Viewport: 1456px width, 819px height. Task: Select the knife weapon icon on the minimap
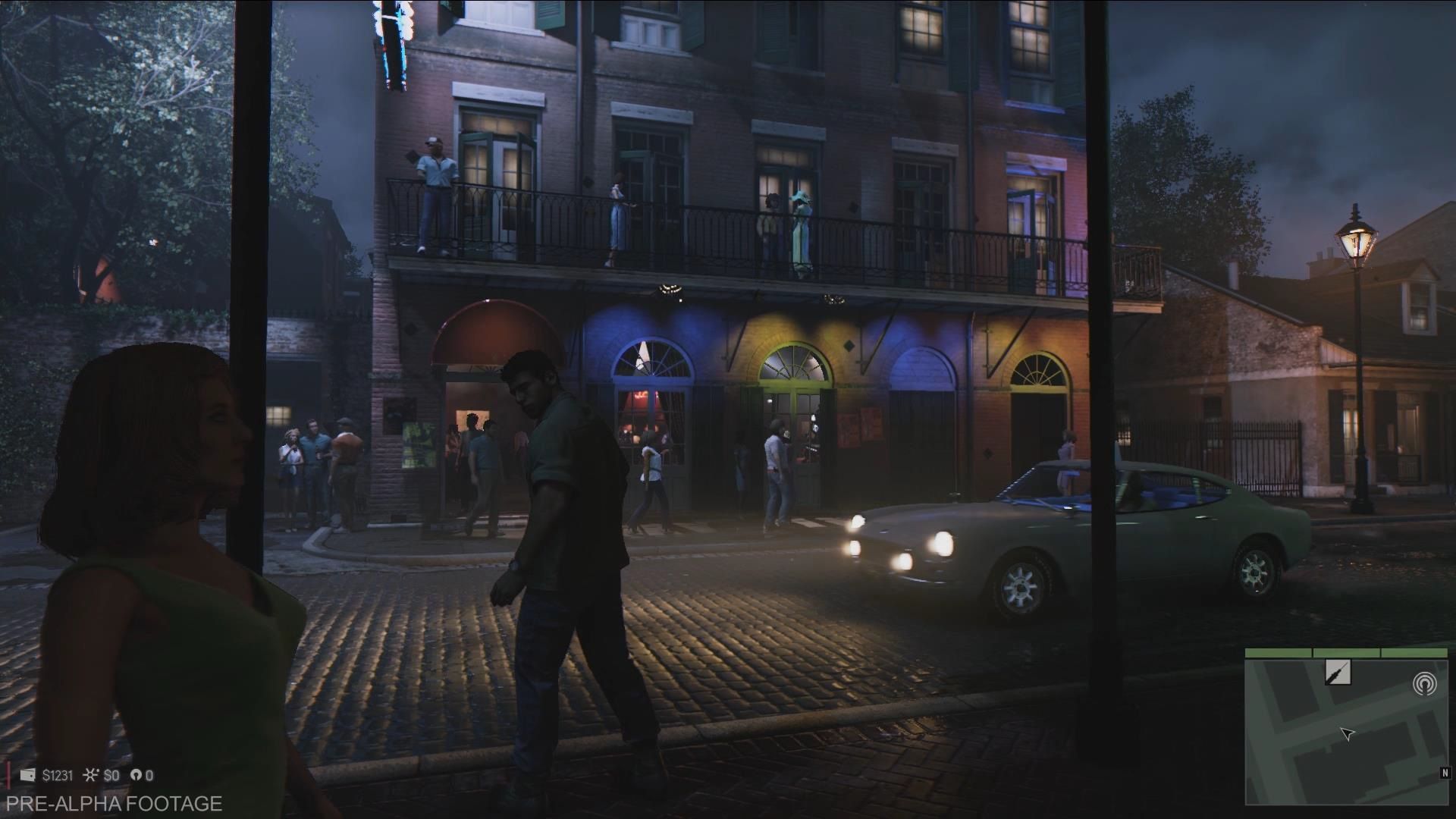1338,672
